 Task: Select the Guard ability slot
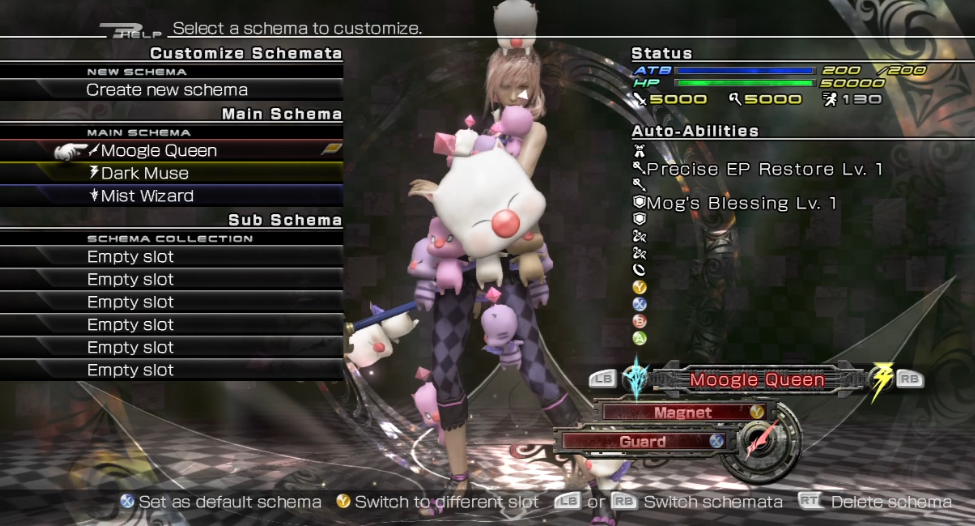click(642, 441)
